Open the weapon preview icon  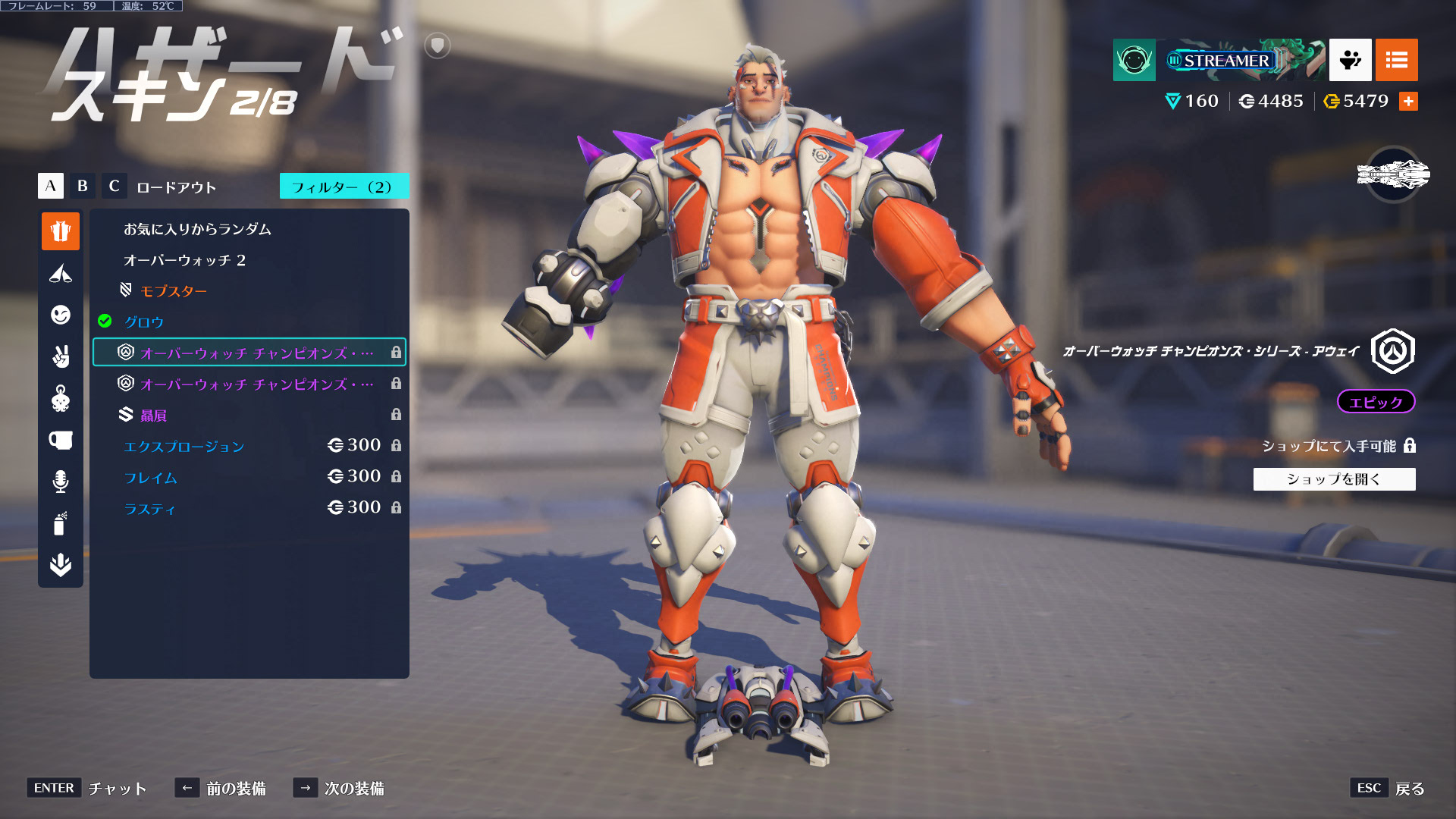[1393, 175]
